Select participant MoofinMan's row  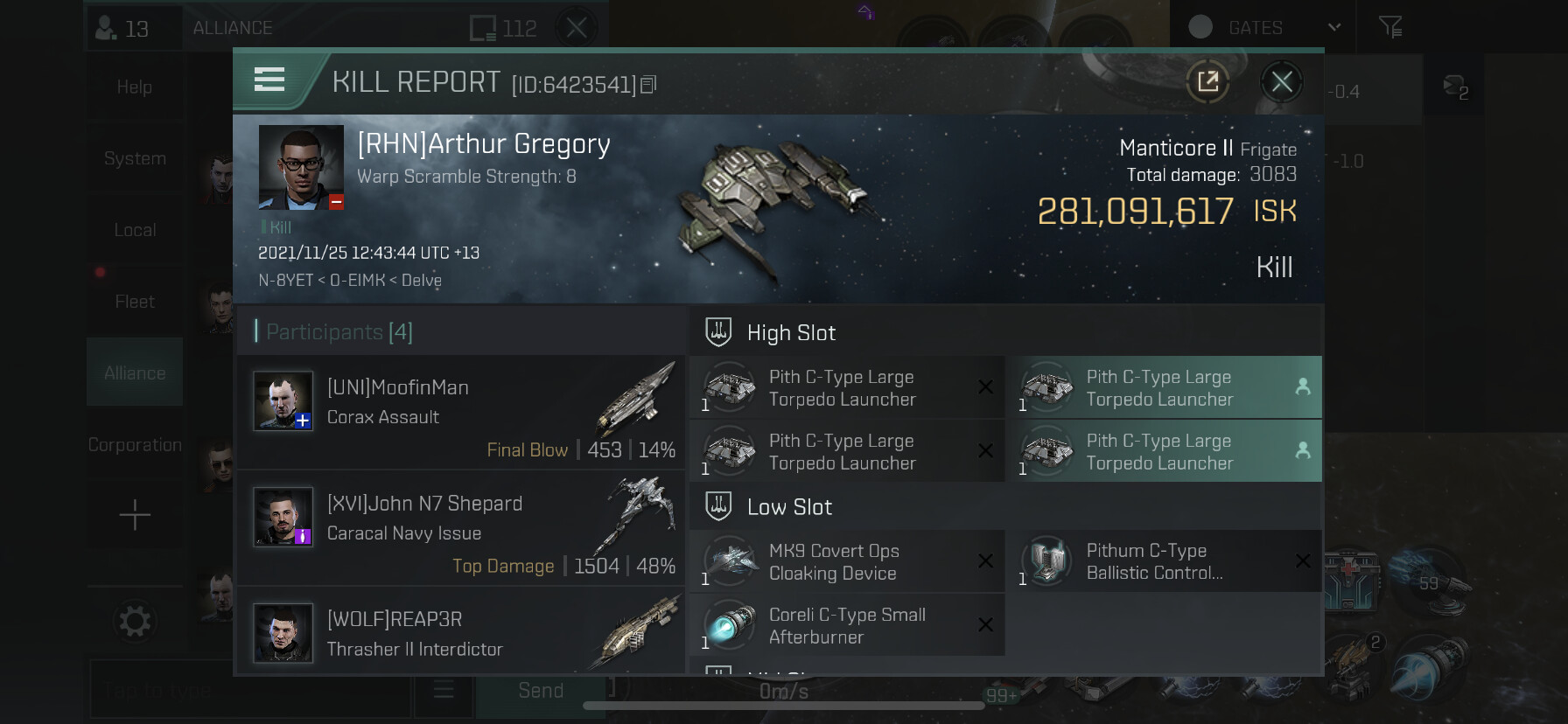pos(461,412)
